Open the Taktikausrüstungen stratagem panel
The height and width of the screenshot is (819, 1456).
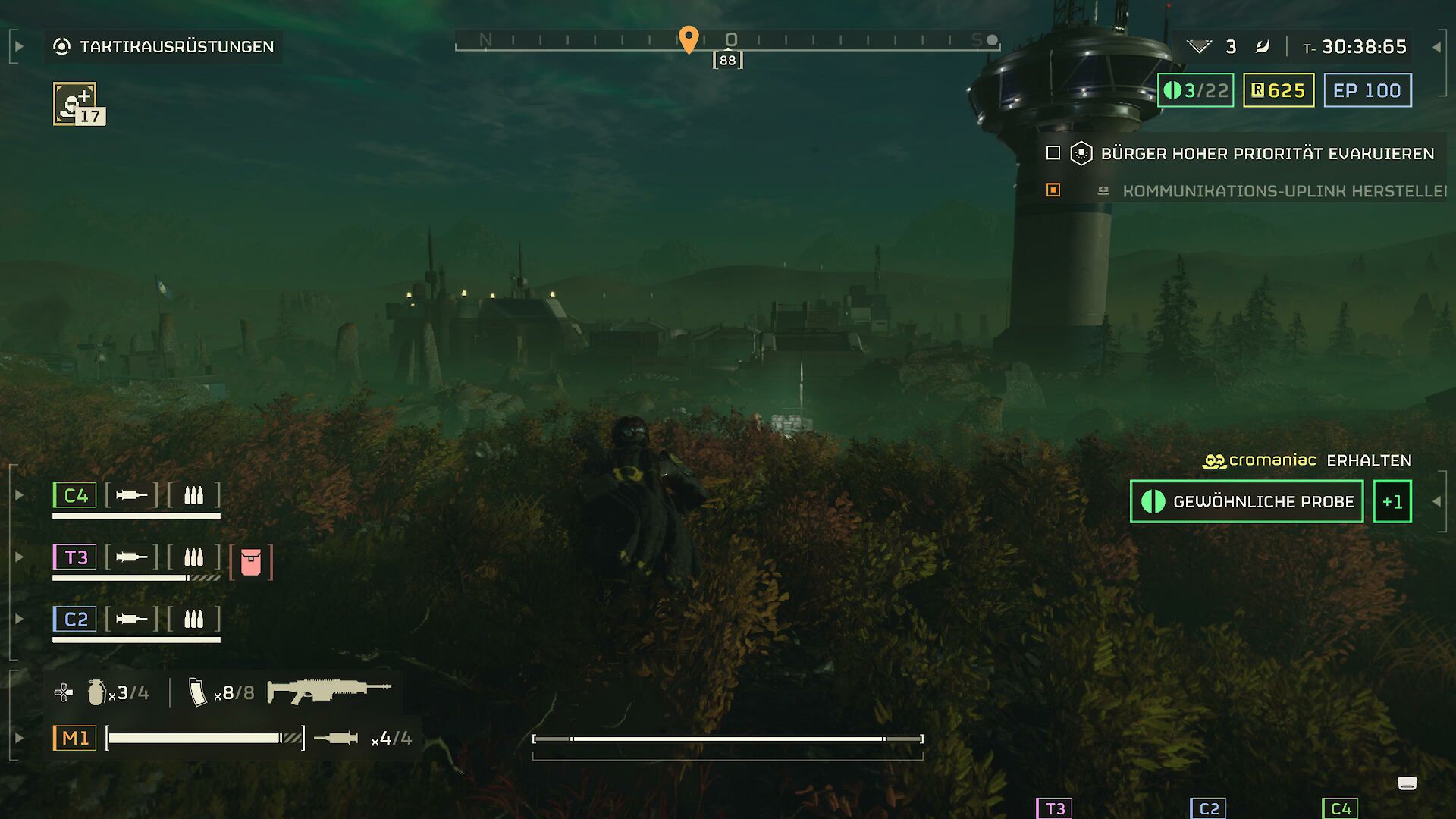163,47
